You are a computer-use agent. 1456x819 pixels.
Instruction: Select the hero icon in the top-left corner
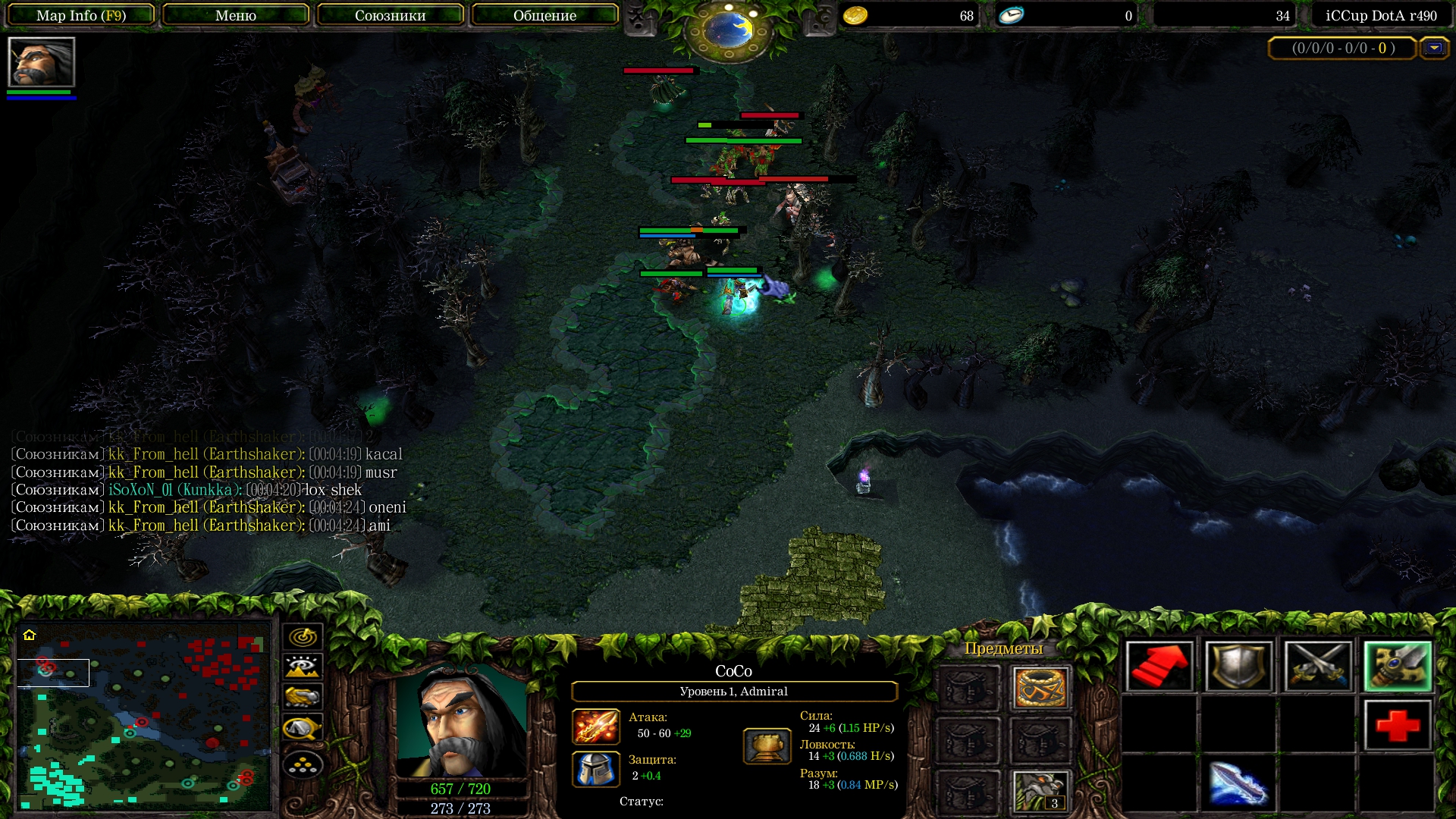tap(41, 62)
